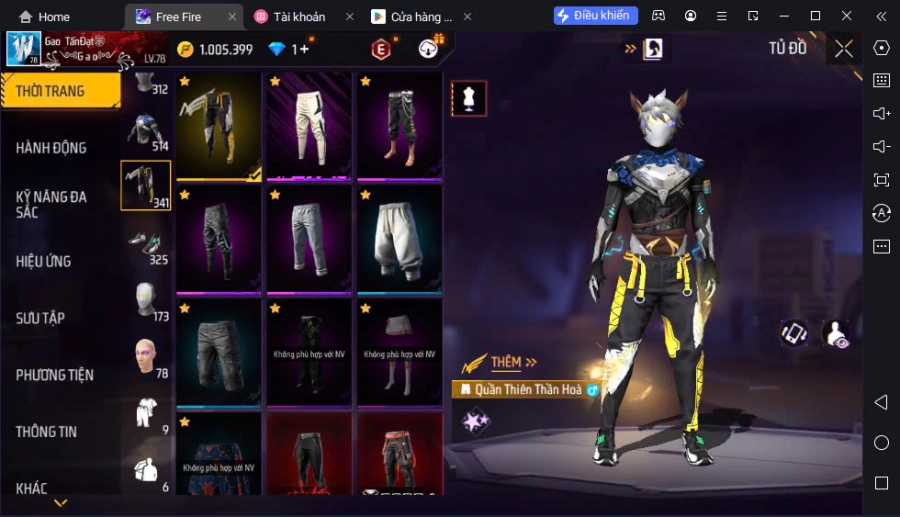Choose the baggy white shorts item
900x517 pixels.
click(x=399, y=238)
